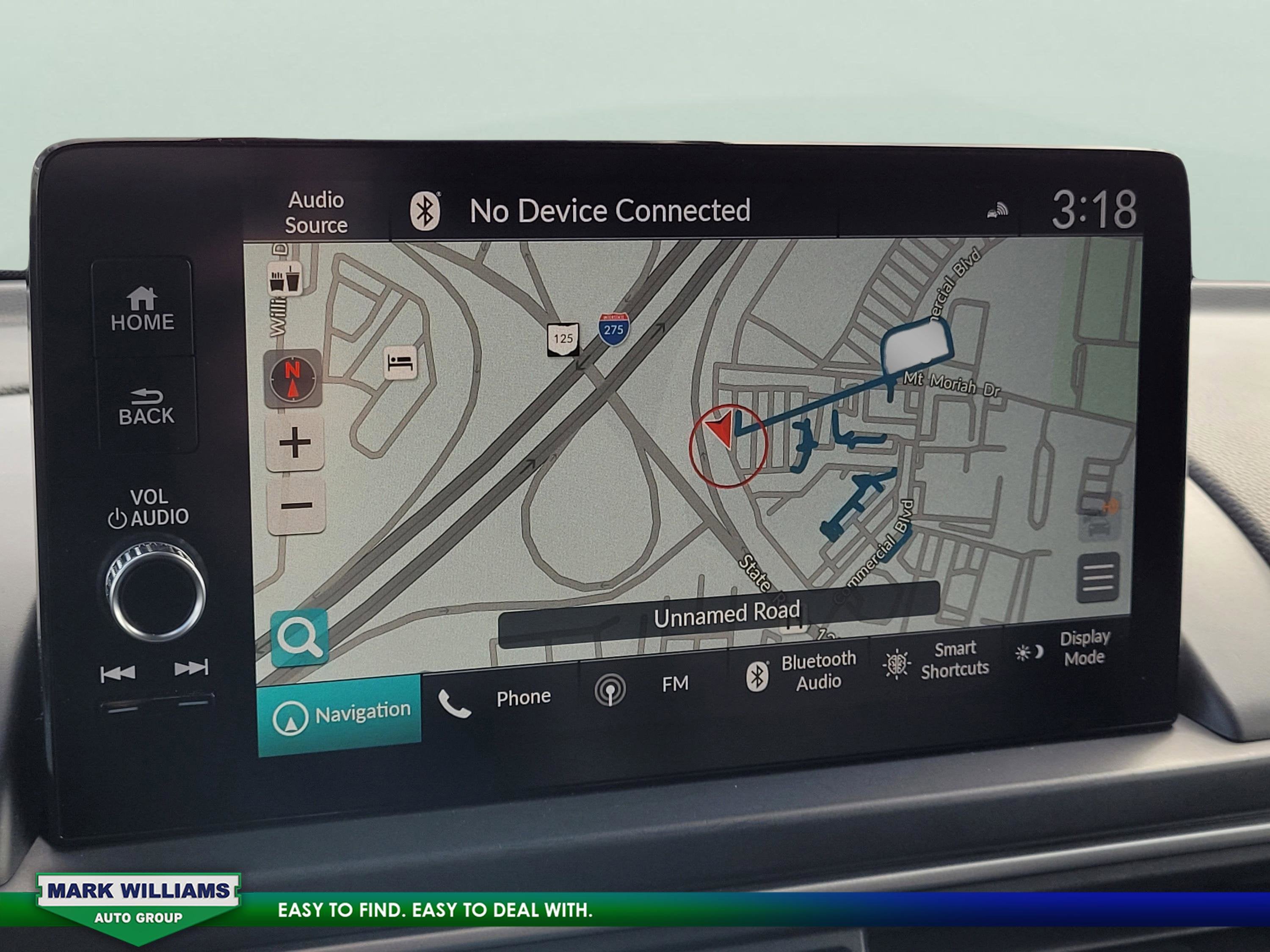Zoom in the map with plus button
Screen dimensions: 1270x952
295,443
